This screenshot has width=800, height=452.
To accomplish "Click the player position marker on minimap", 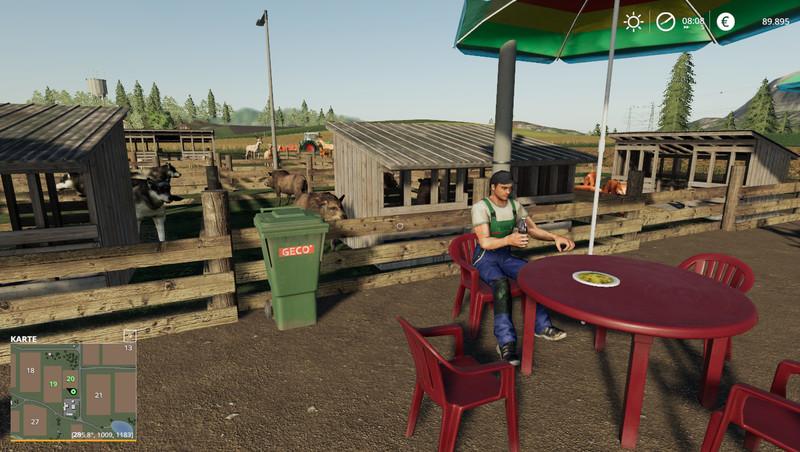I will pyautogui.click(x=71, y=391).
